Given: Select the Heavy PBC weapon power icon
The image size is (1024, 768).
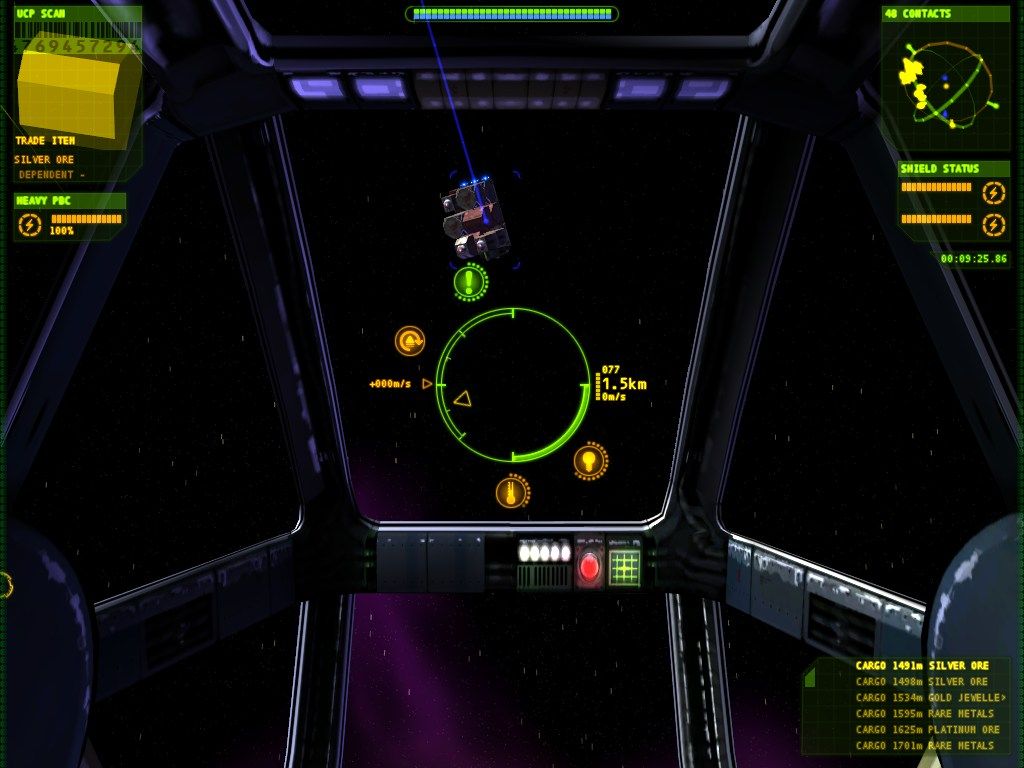Looking at the screenshot, I should point(30,226).
